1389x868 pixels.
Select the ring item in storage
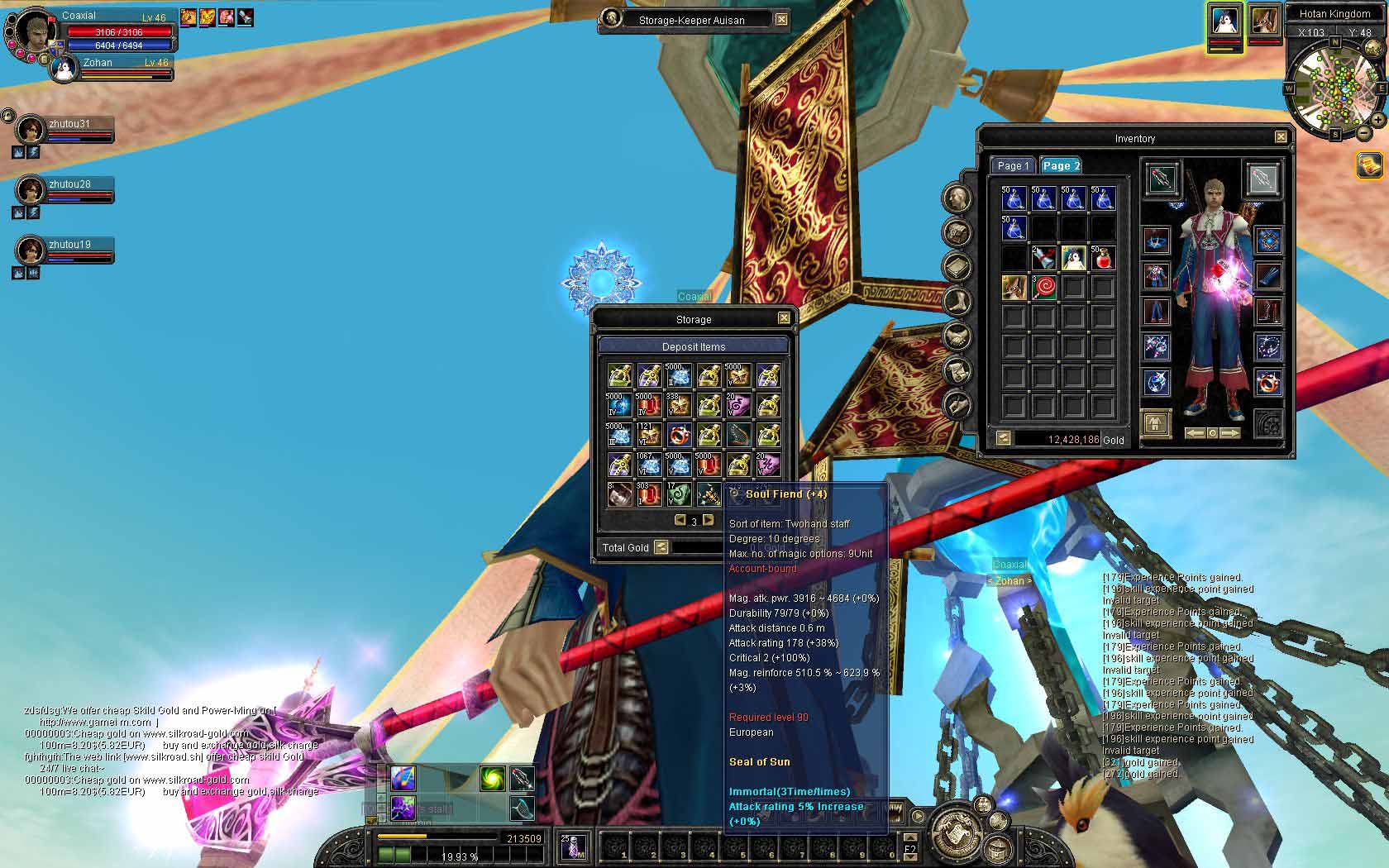[679, 435]
